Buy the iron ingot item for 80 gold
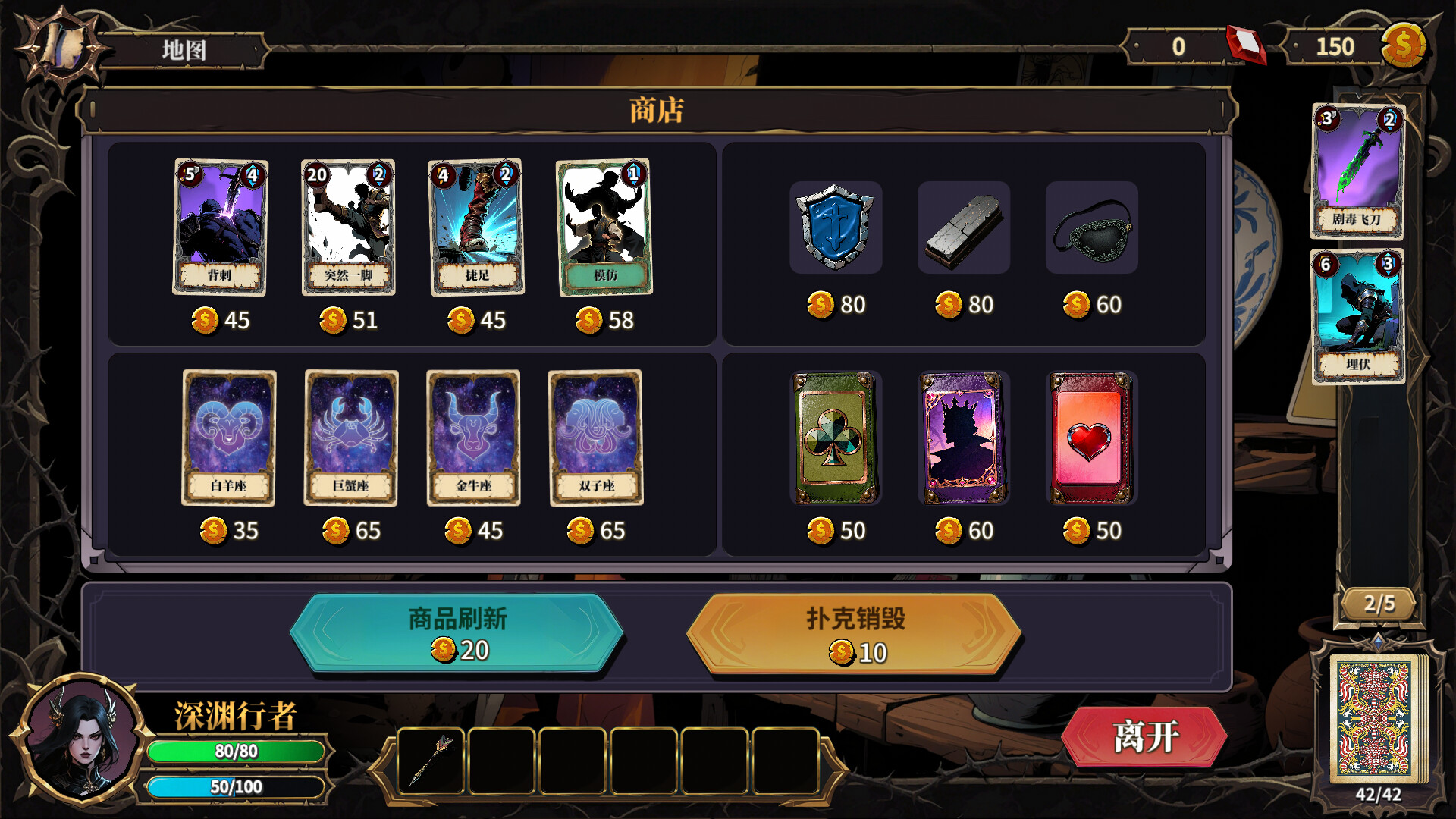Screen dimensions: 1456x819 pyautogui.click(x=963, y=227)
